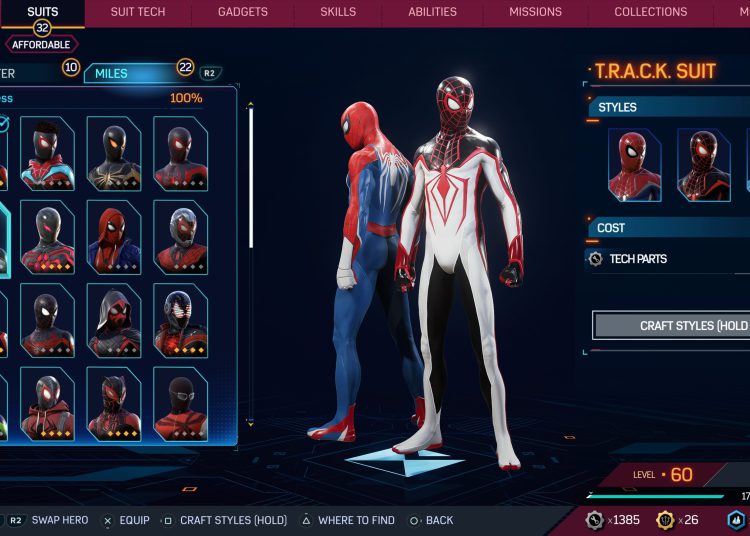
Task: Pick the dark suit with grey hood up
Action: (114, 320)
